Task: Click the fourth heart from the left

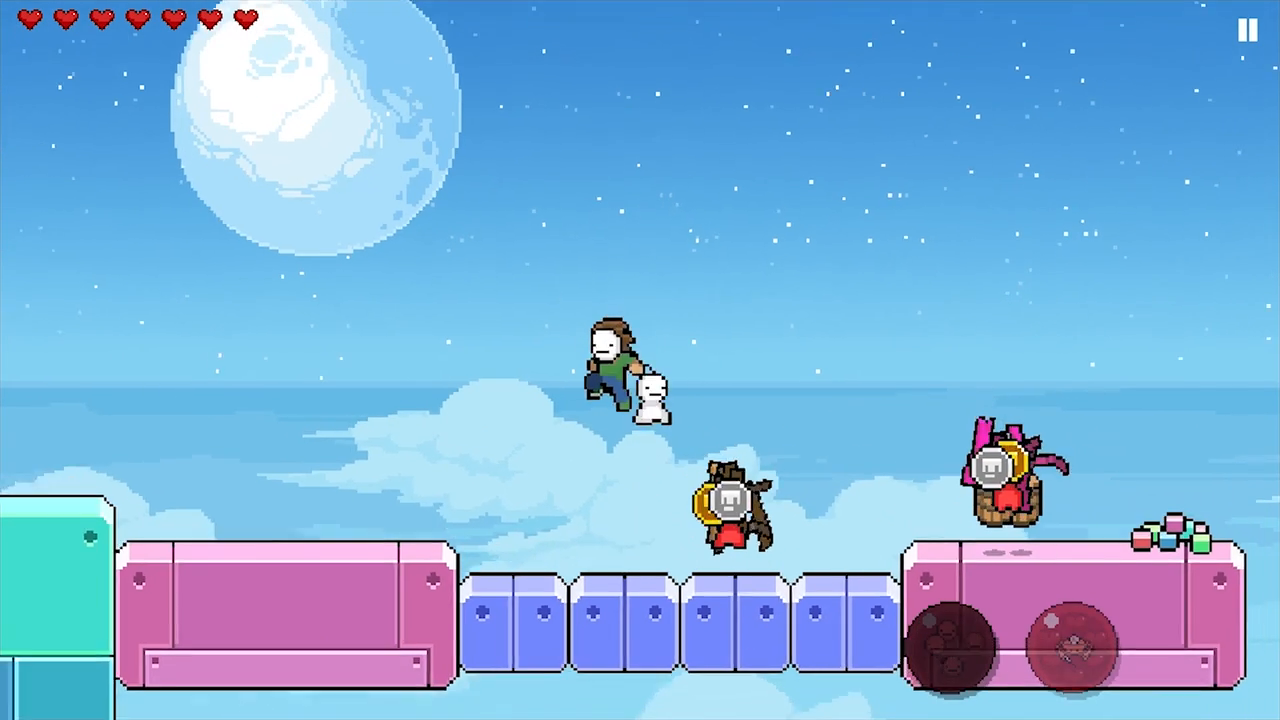Action: (x=137, y=19)
